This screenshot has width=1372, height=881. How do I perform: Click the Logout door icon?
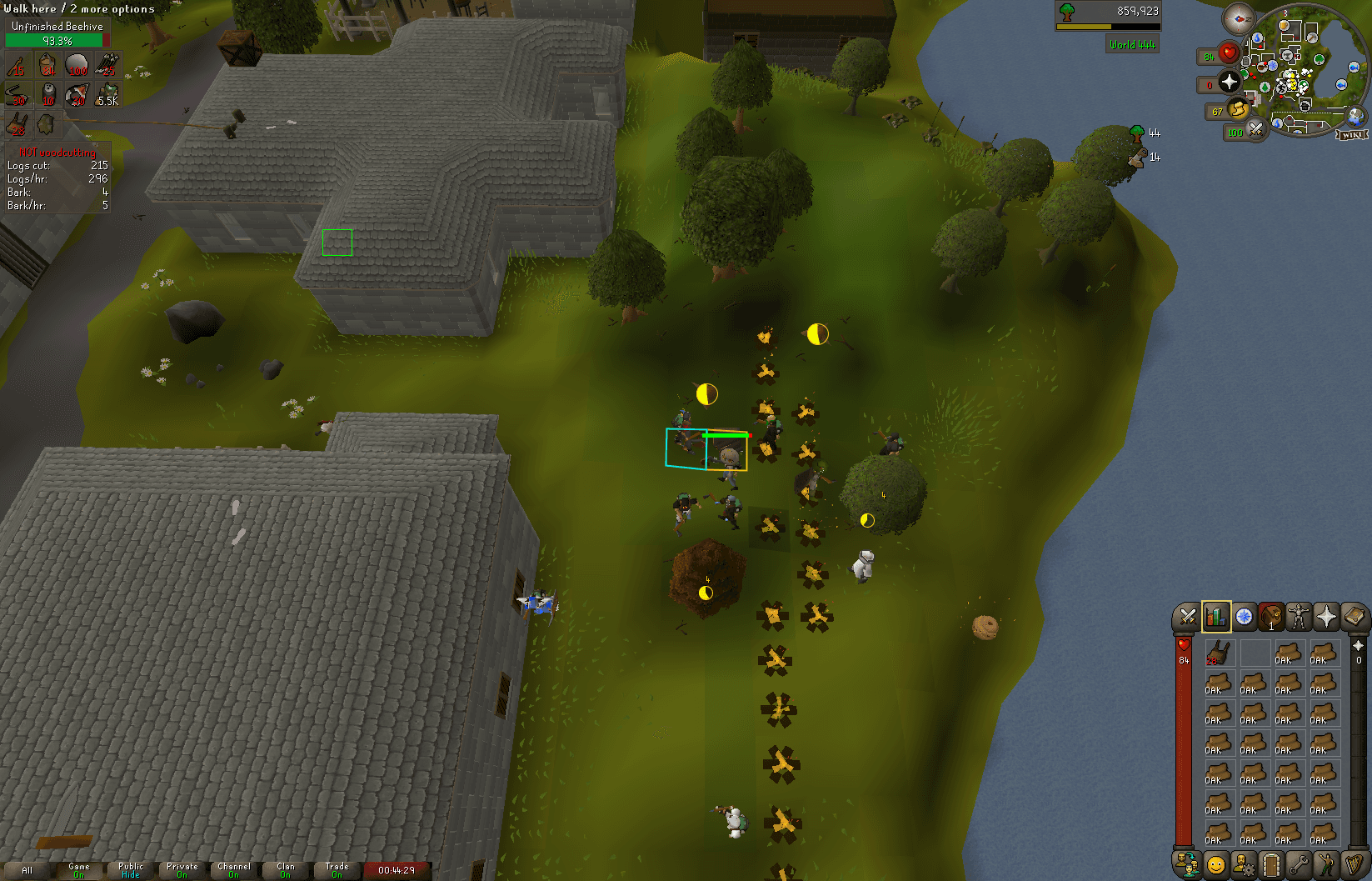[x=1271, y=864]
